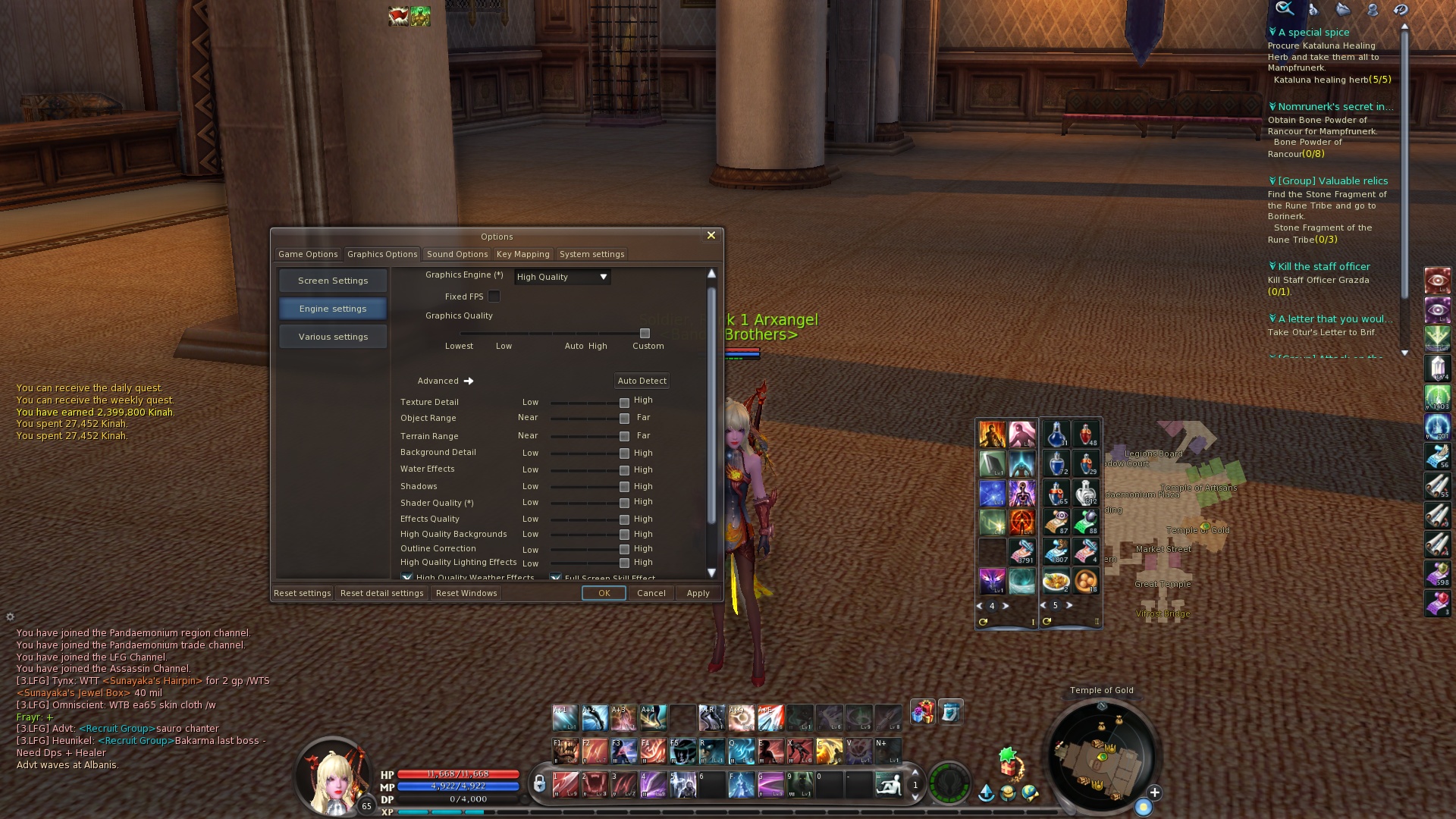Click Reset settings button
The width and height of the screenshot is (1456, 819).
click(x=302, y=593)
